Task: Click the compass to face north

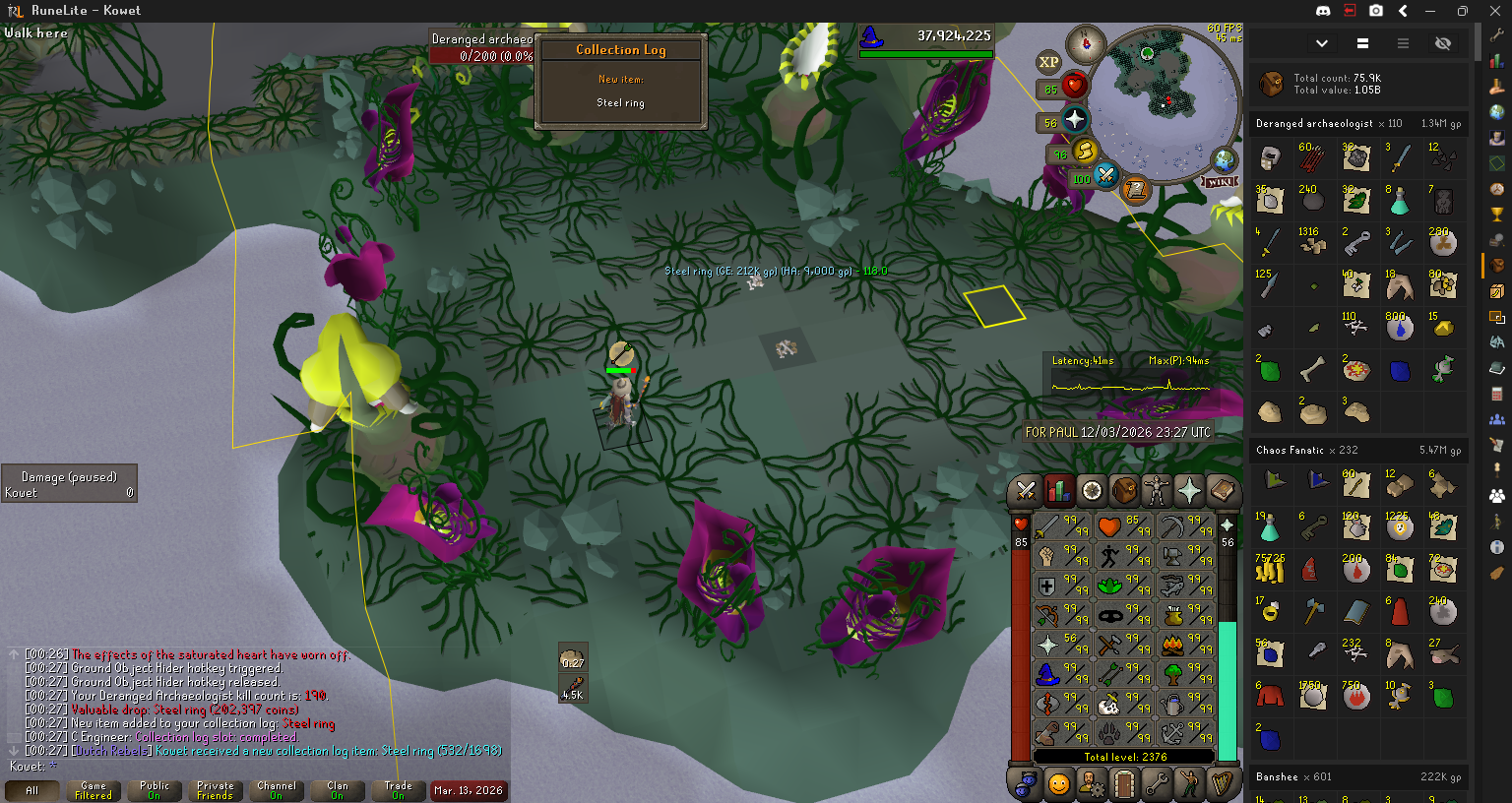Action: tap(1087, 43)
